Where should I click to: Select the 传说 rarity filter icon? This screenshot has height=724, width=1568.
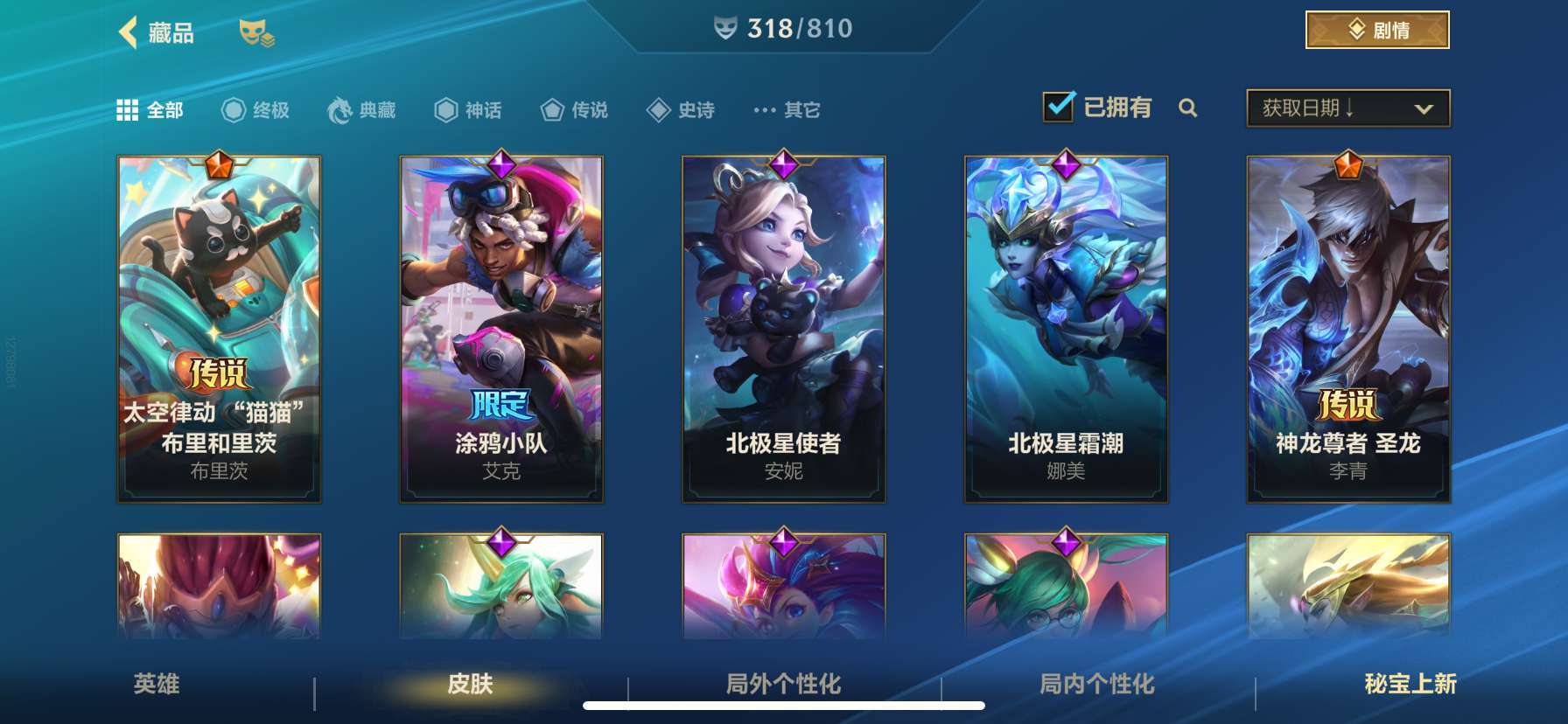pos(554,110)
